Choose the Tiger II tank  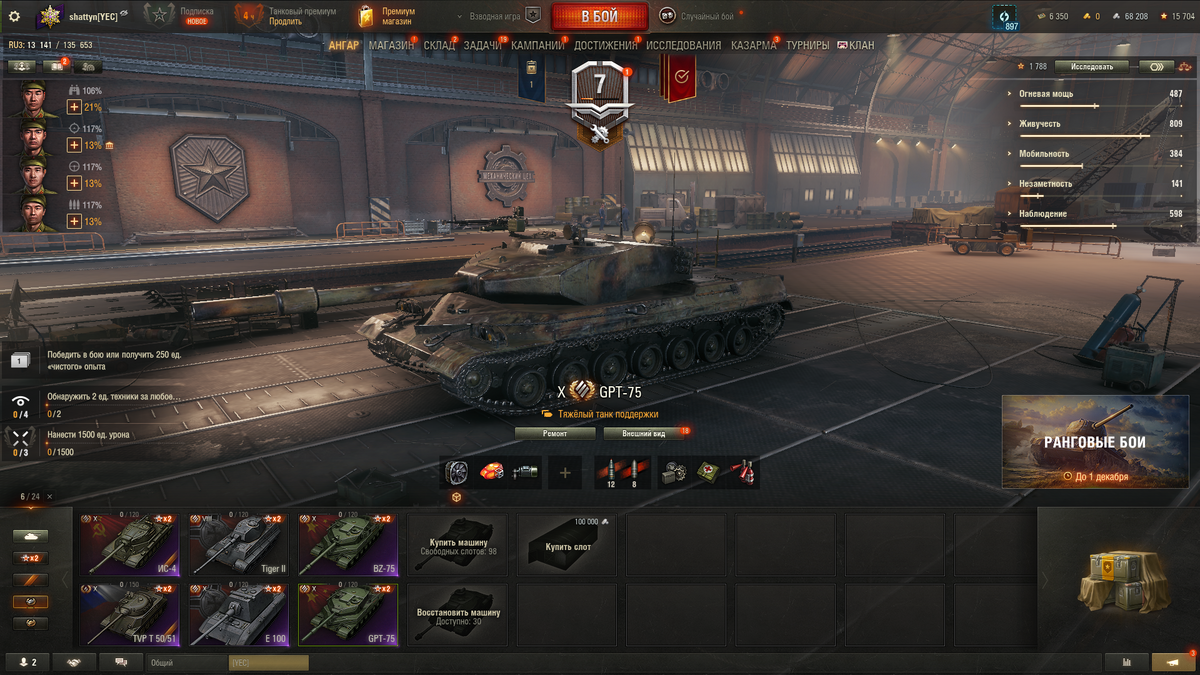tap(238, 544)
